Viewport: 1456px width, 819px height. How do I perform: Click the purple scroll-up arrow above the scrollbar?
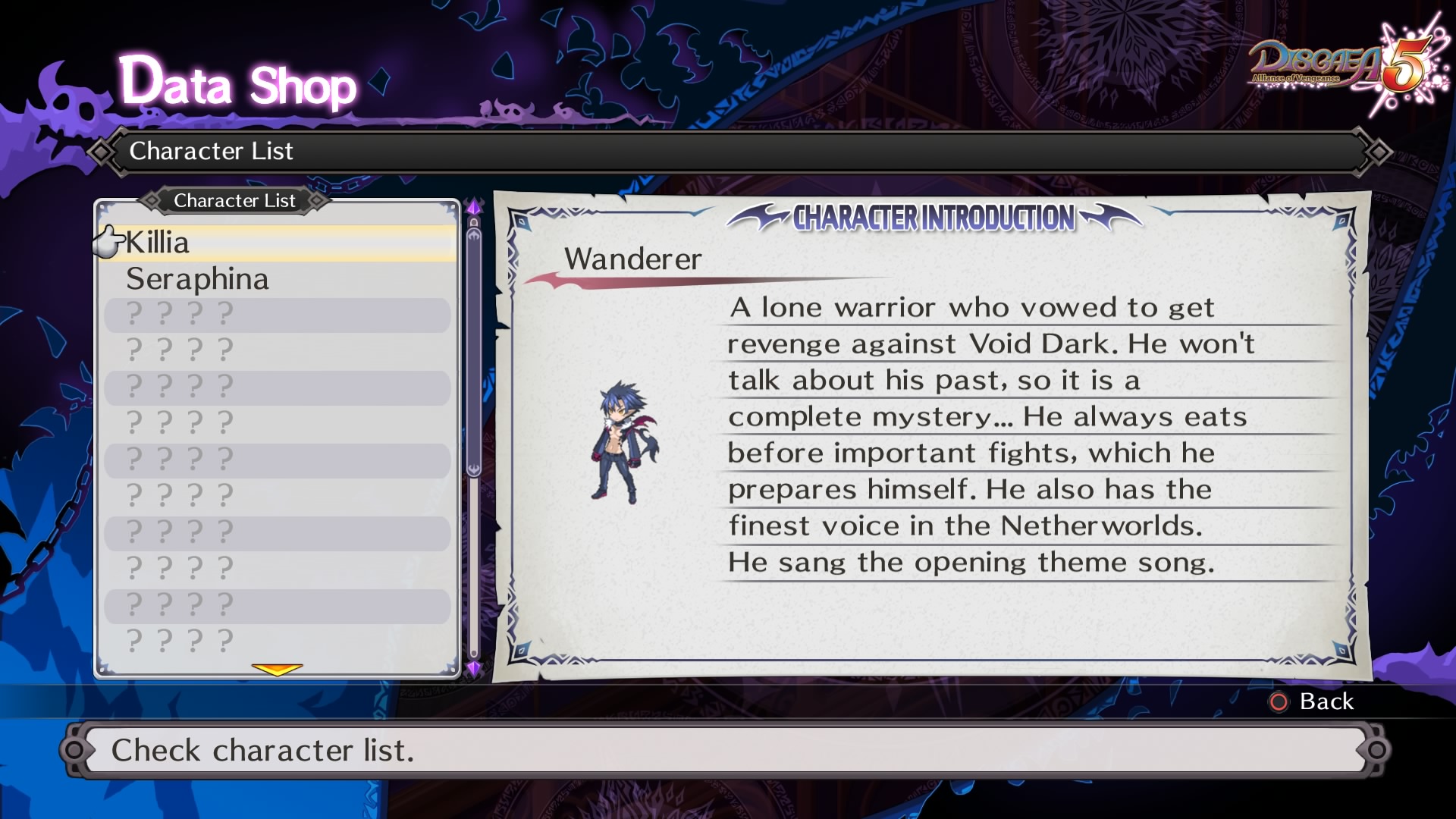474,206
